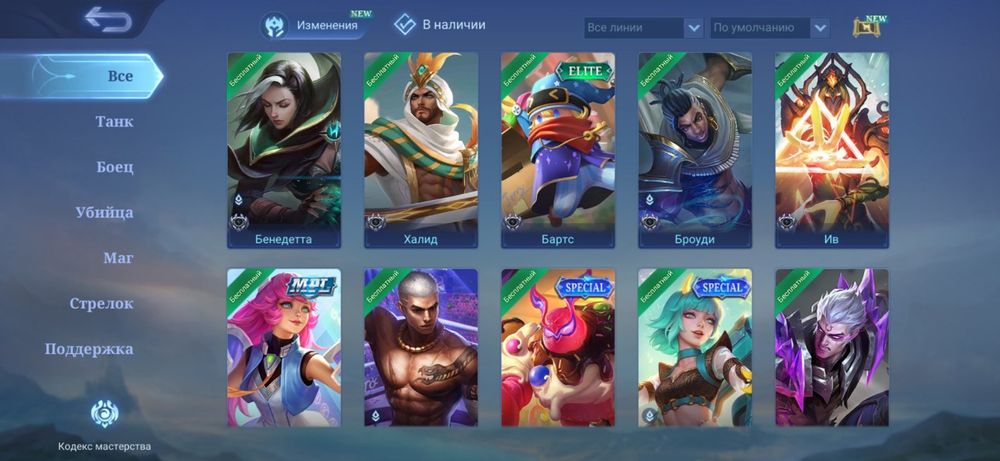This screenshot has height=461, width=1000.
Task: Open the Броуди hero card
Action: point(695,150)
